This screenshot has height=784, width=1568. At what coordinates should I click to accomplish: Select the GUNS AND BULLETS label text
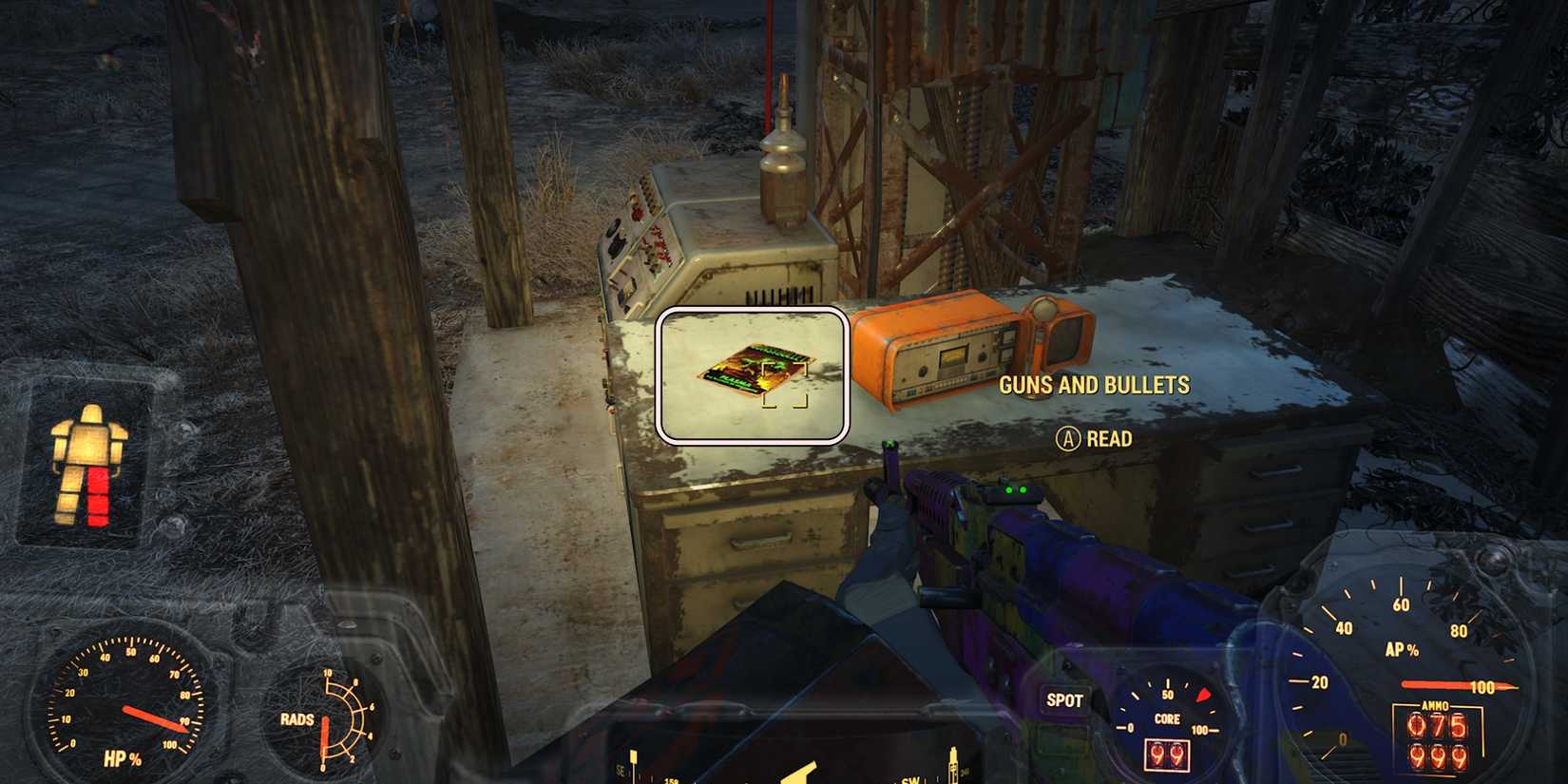[1093, 386]
